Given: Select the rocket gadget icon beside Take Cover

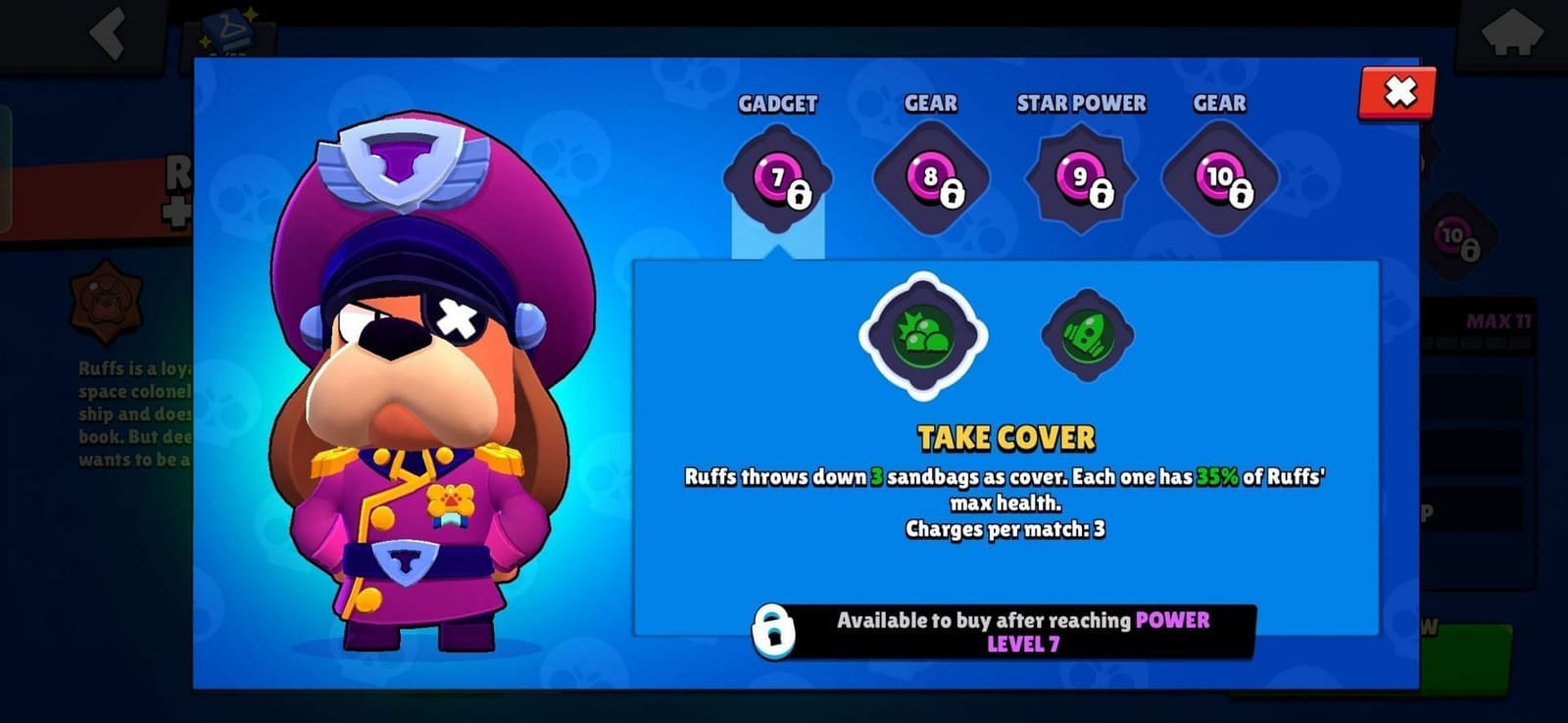Looking at the screenshot, I should click(x=1086, y=333).
